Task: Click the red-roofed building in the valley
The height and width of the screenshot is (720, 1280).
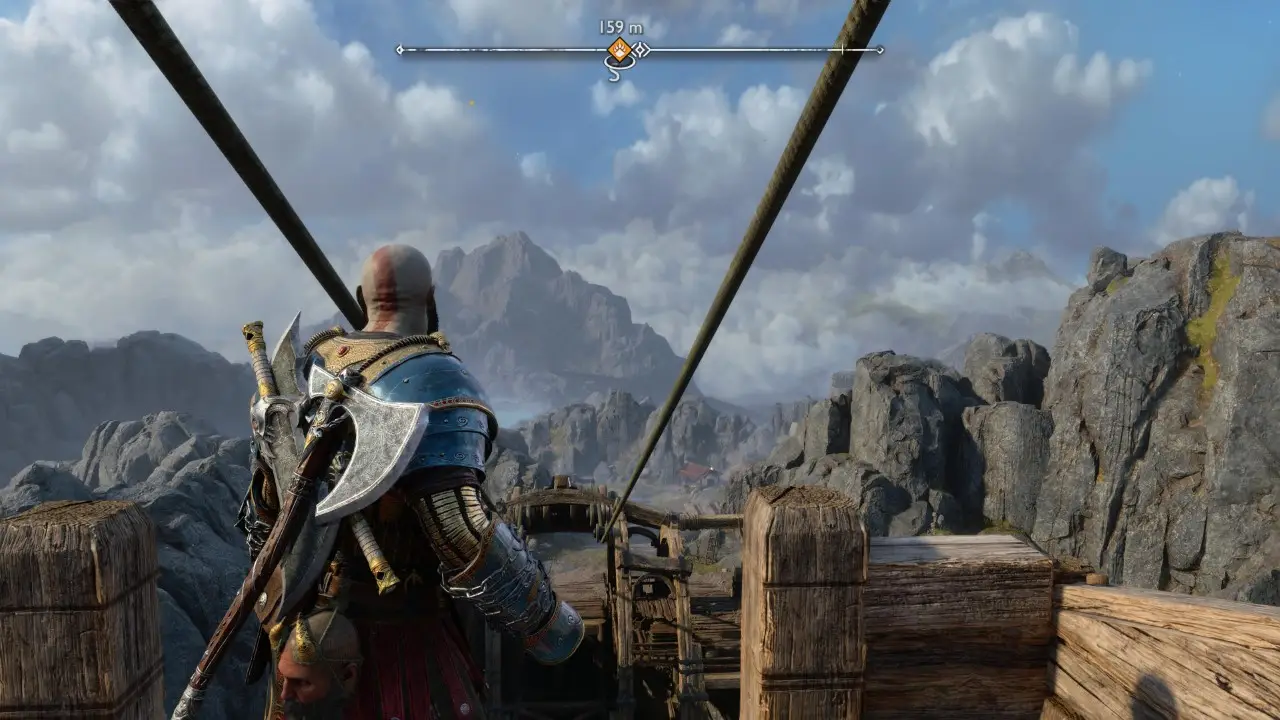Action: click(696, 471)
